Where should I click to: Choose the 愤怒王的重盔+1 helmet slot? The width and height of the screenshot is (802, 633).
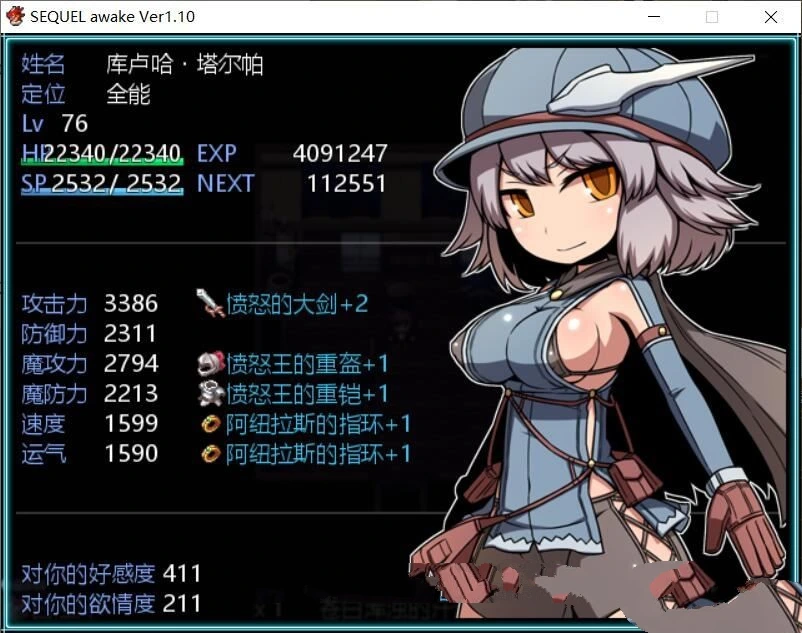point(295,364)
